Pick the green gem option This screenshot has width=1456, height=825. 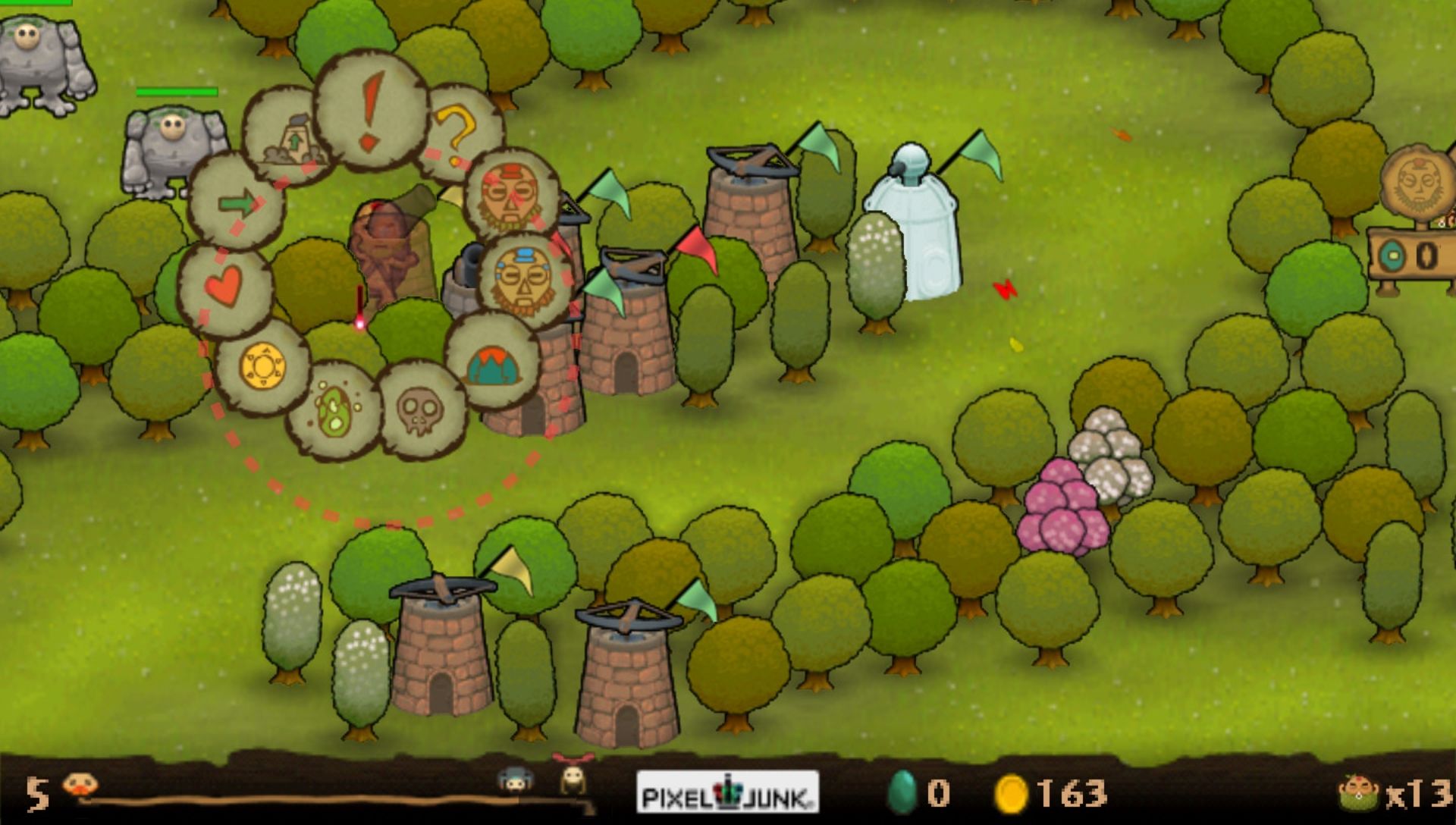point(334,411)
